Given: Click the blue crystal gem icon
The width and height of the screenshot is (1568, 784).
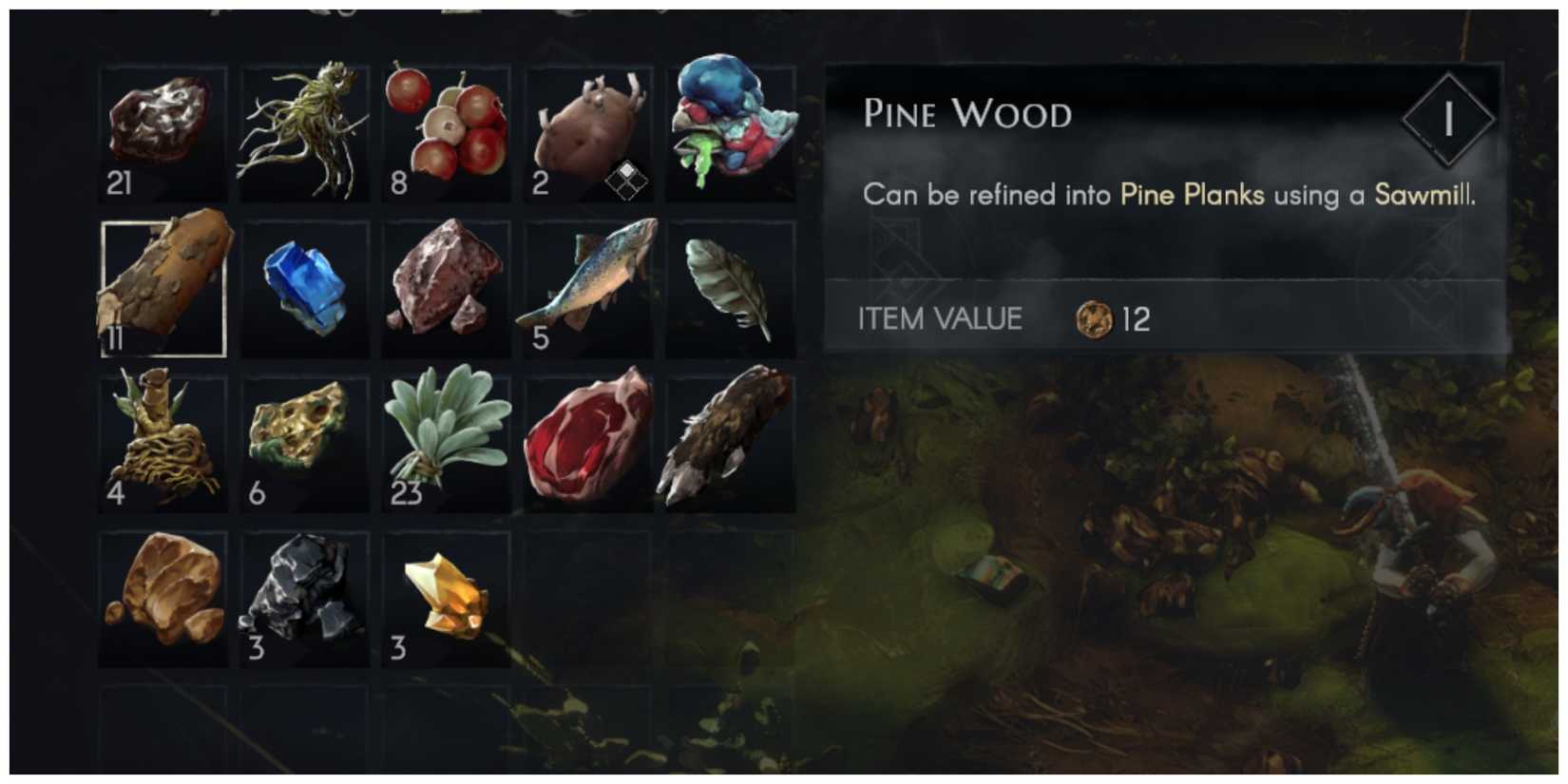Looking at the screenshot, I should (304, 287).
